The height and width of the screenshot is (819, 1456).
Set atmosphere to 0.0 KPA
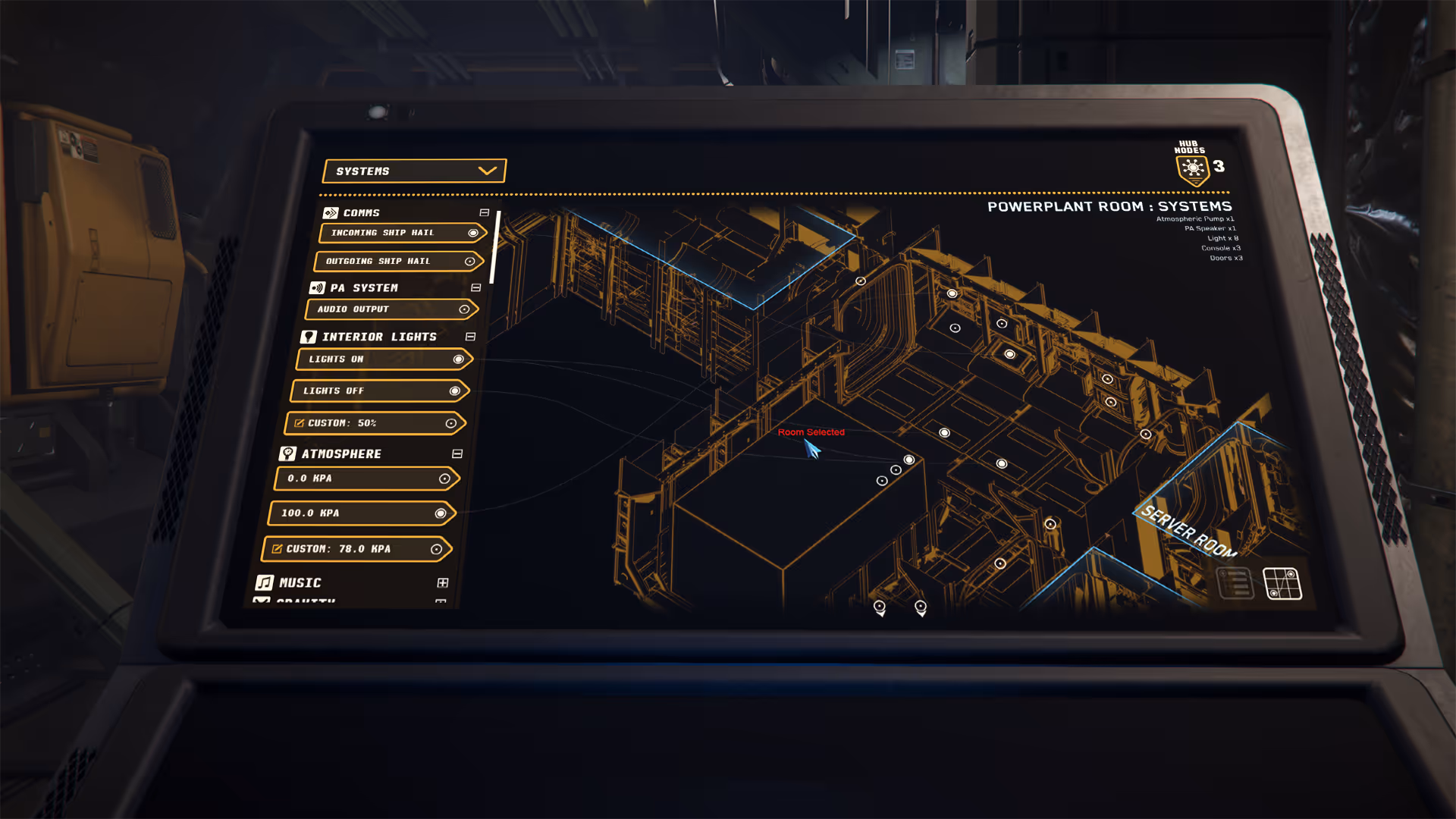click(x=367, y=479)
